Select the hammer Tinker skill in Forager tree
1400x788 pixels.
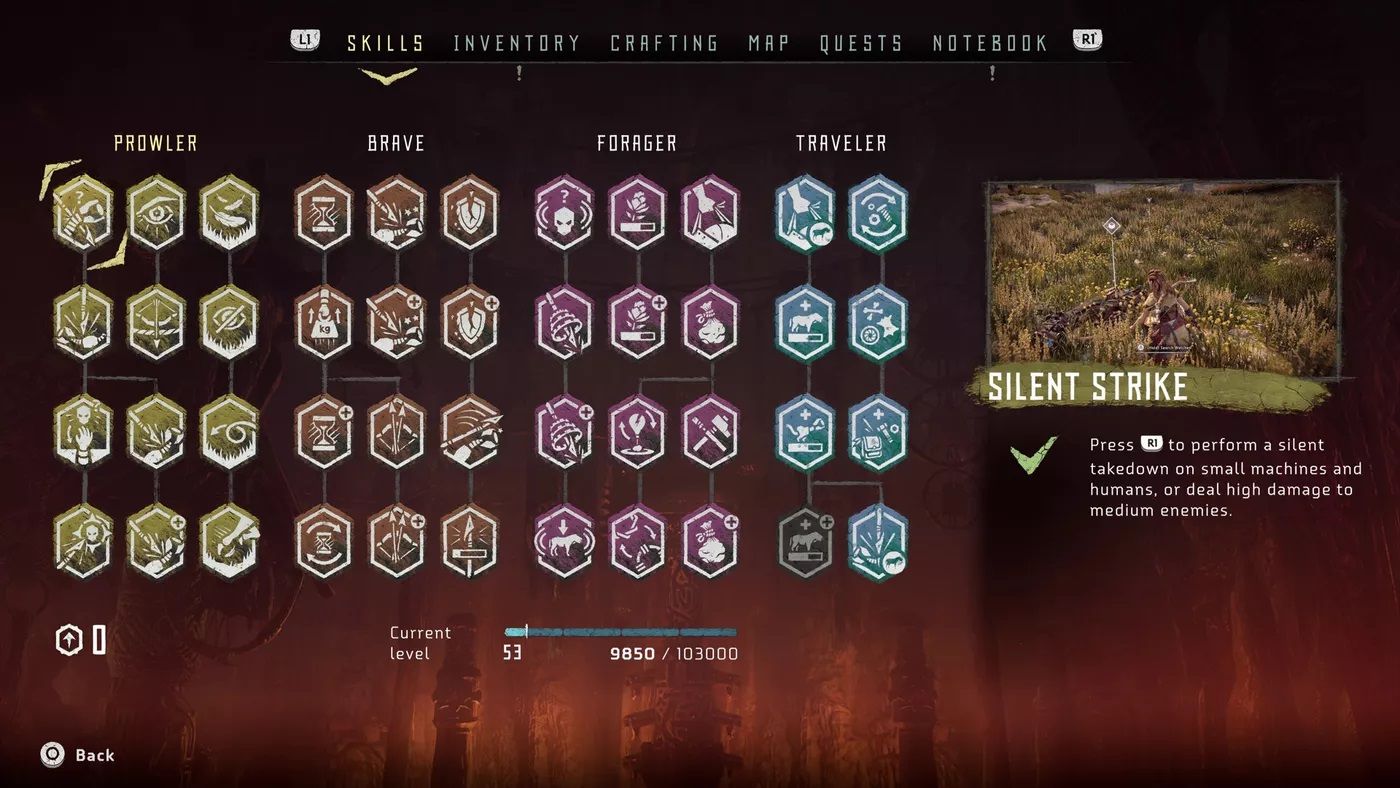[x=711, y=432]
